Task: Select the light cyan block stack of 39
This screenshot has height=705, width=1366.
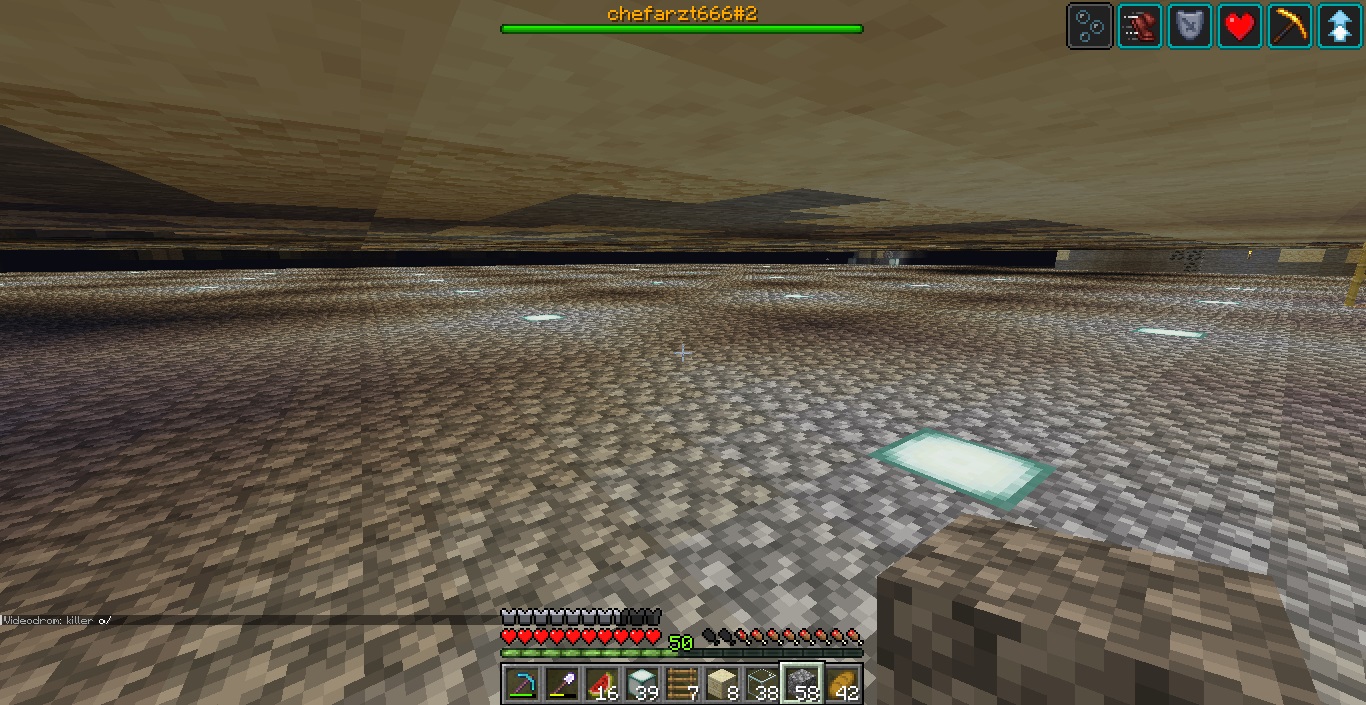Action: coord(641,684)
